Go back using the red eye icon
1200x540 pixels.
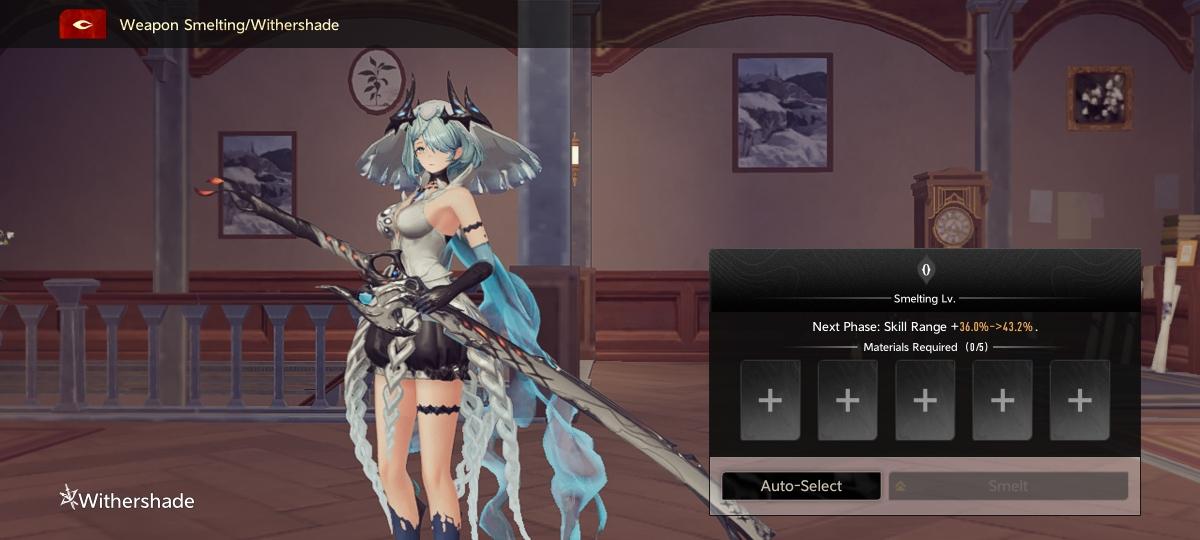tap(83, 25)
